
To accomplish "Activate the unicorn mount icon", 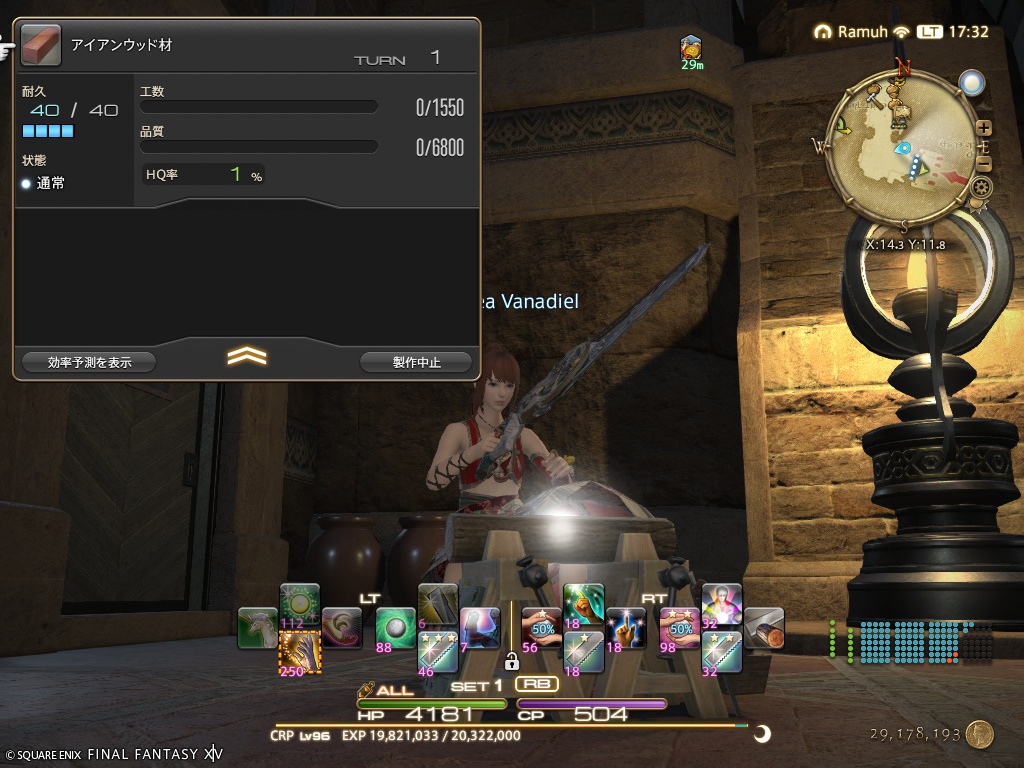I will [x=258, y=628].
